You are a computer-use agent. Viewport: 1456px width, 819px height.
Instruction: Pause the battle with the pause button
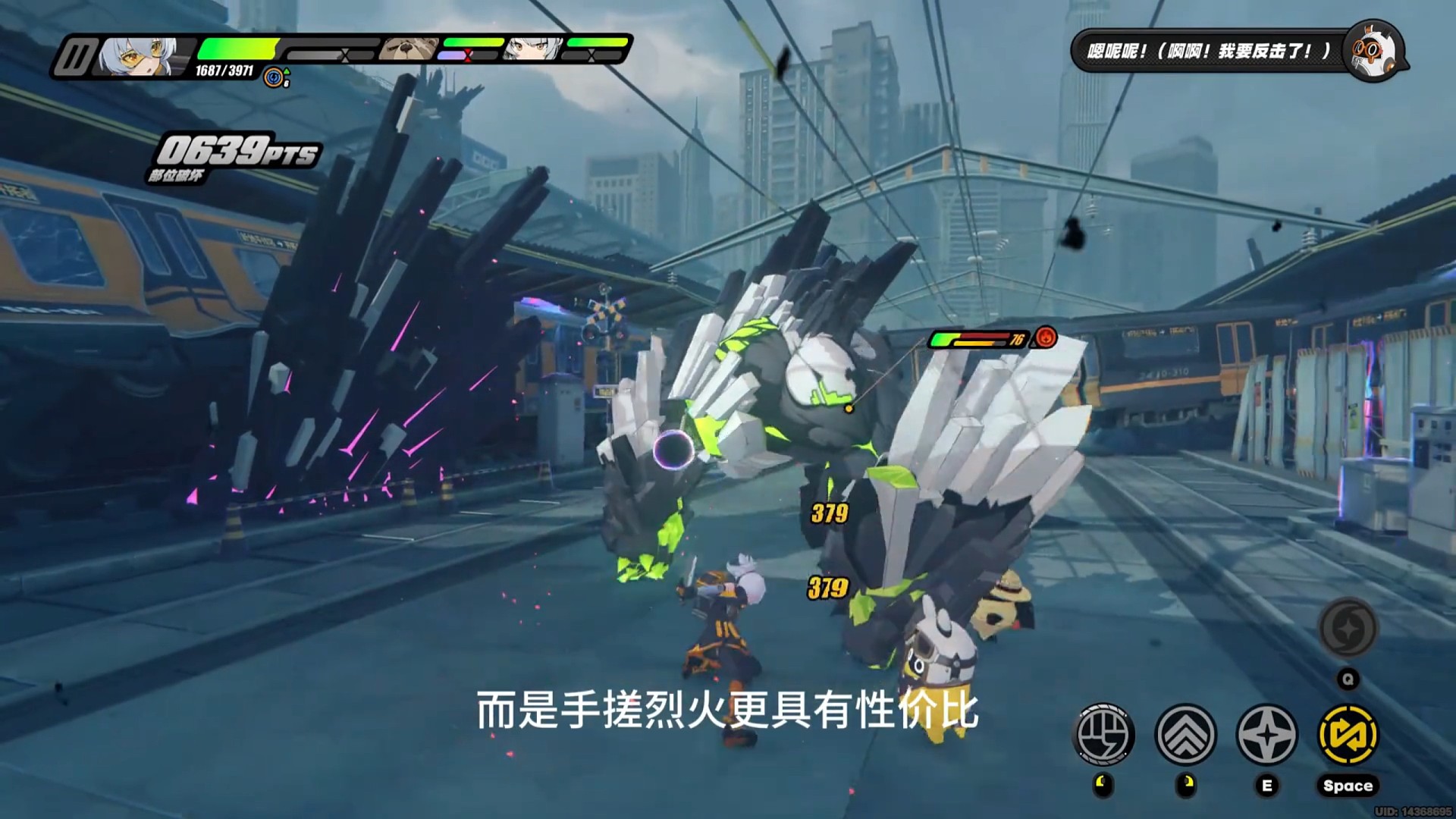click(74, 58)
